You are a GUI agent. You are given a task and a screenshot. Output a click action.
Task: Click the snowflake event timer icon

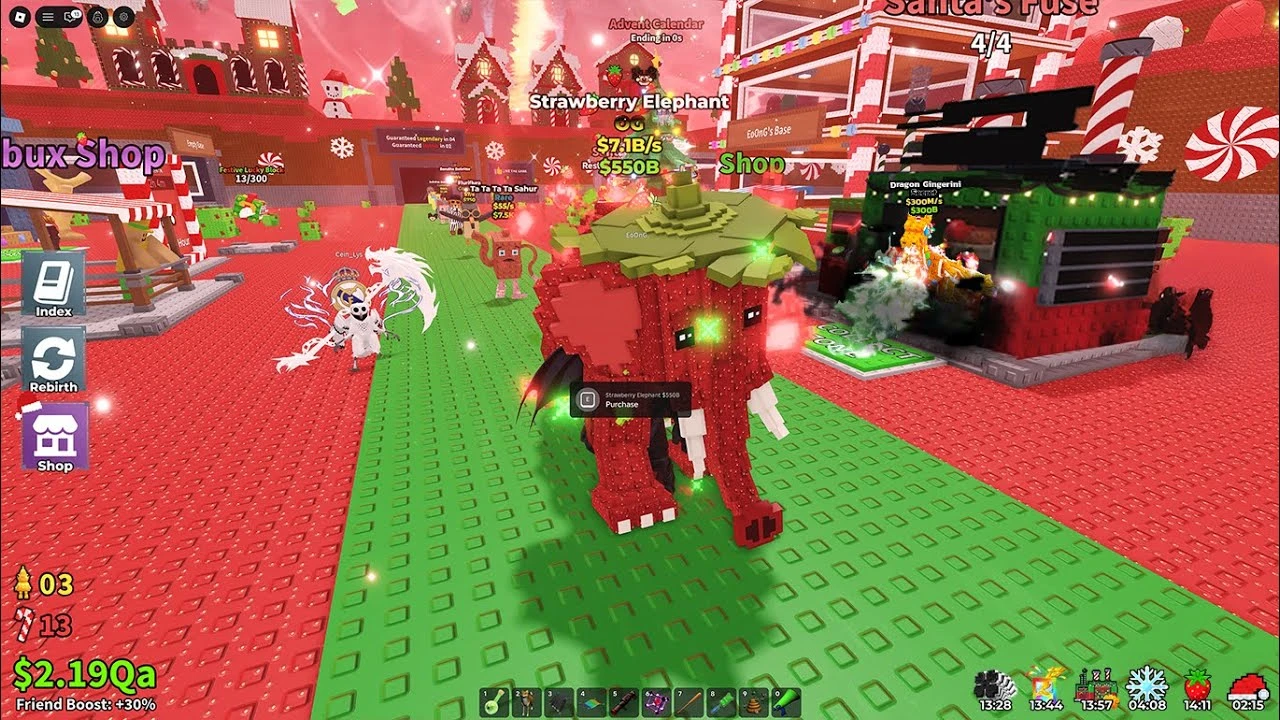coord(1147,685)
